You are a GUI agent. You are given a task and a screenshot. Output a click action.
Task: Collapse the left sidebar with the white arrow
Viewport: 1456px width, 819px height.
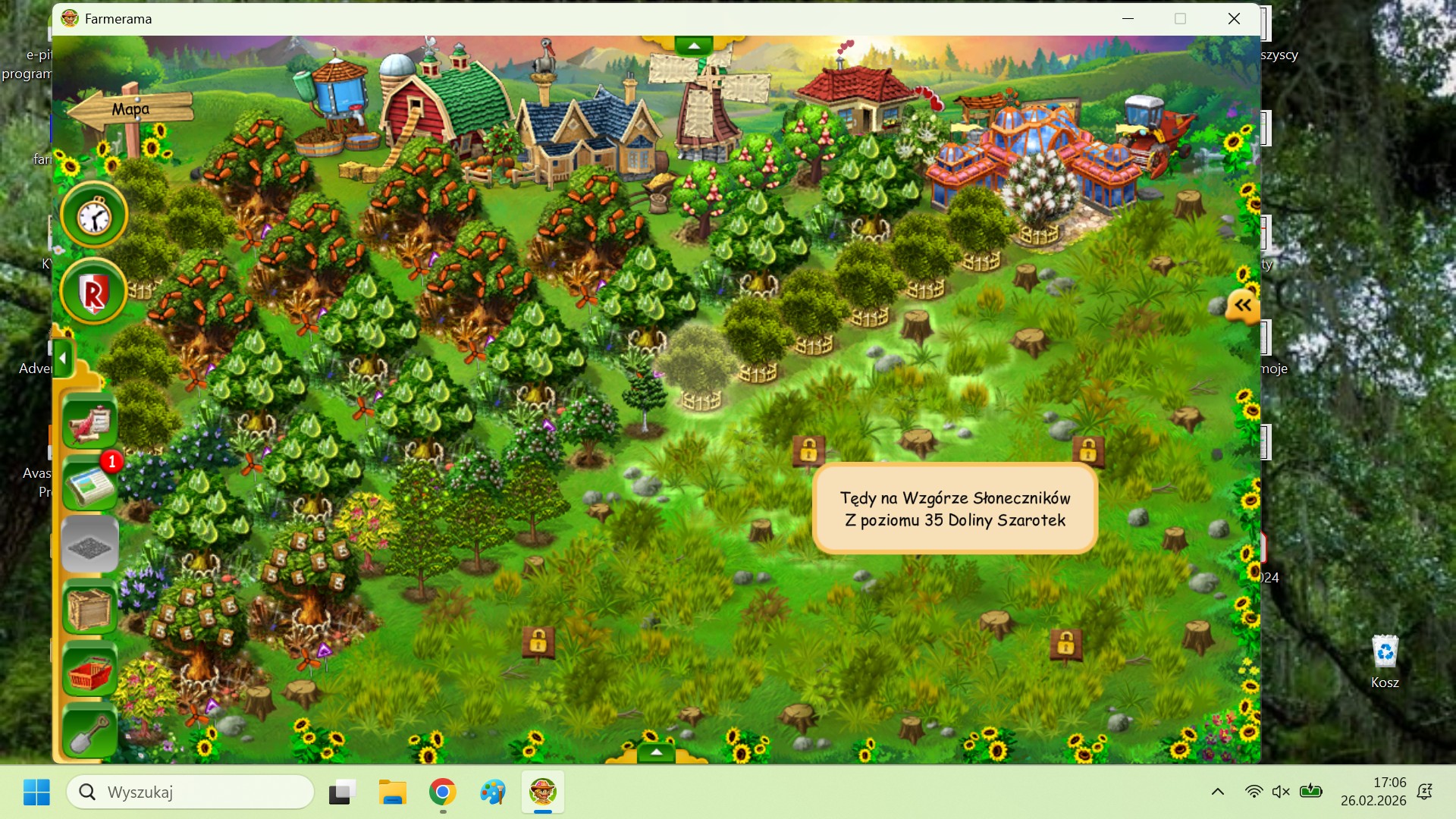63,358
